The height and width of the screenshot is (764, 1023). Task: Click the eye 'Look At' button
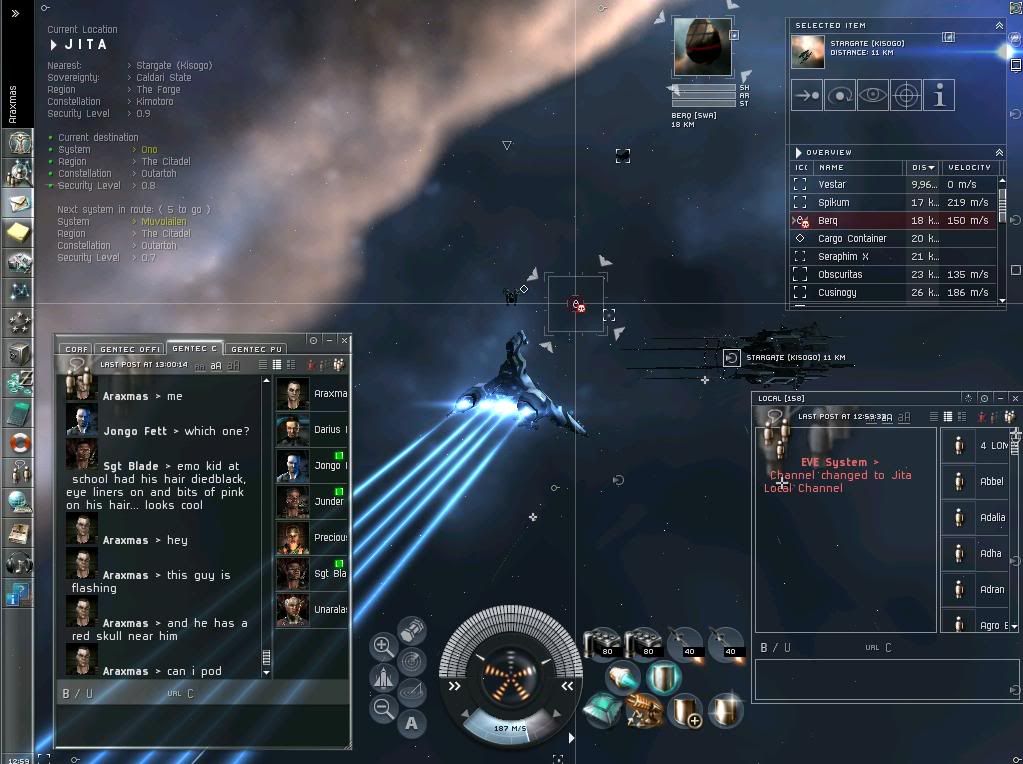[873, 96]
